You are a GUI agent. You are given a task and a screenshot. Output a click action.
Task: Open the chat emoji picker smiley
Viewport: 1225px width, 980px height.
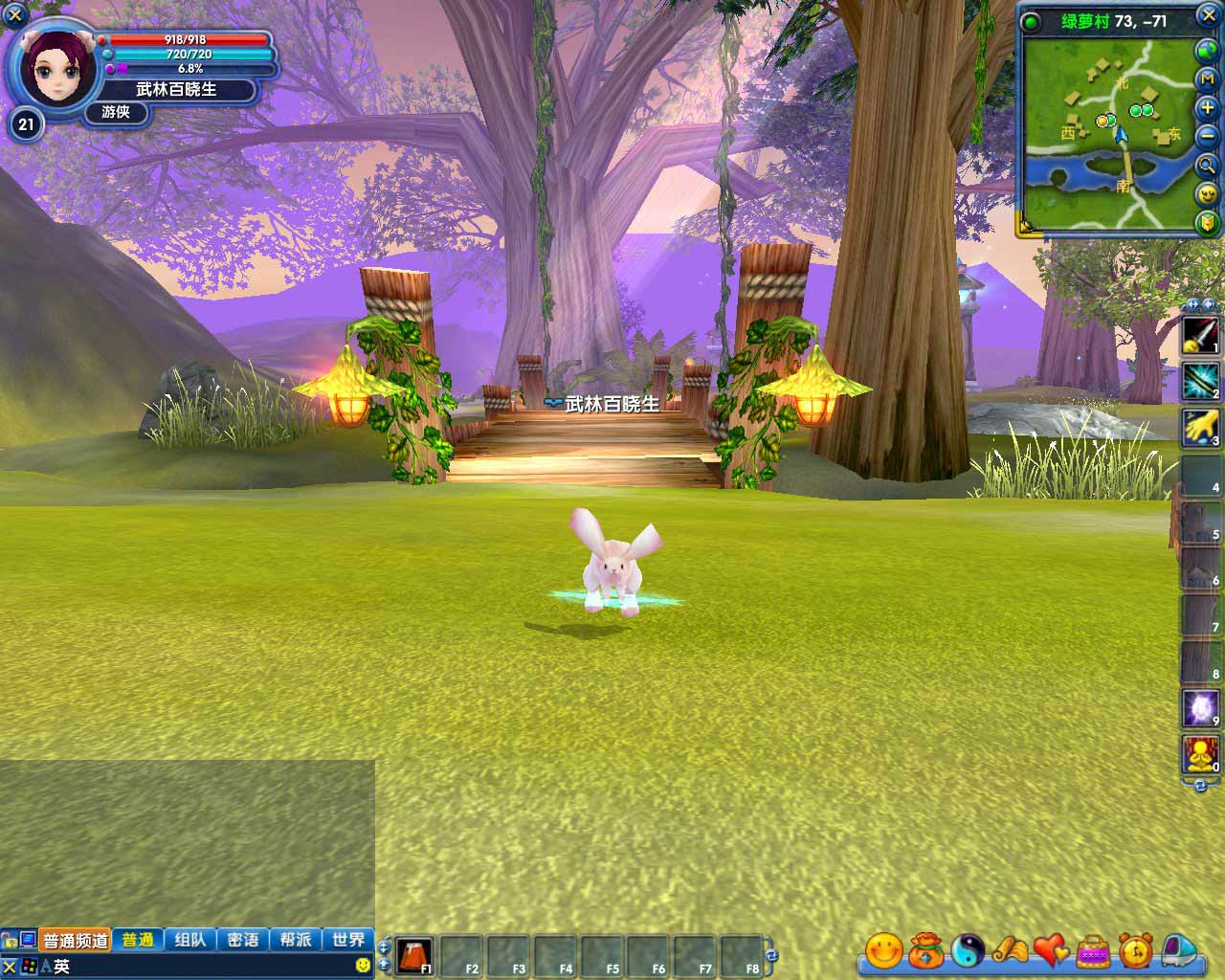tap(363, 966)
